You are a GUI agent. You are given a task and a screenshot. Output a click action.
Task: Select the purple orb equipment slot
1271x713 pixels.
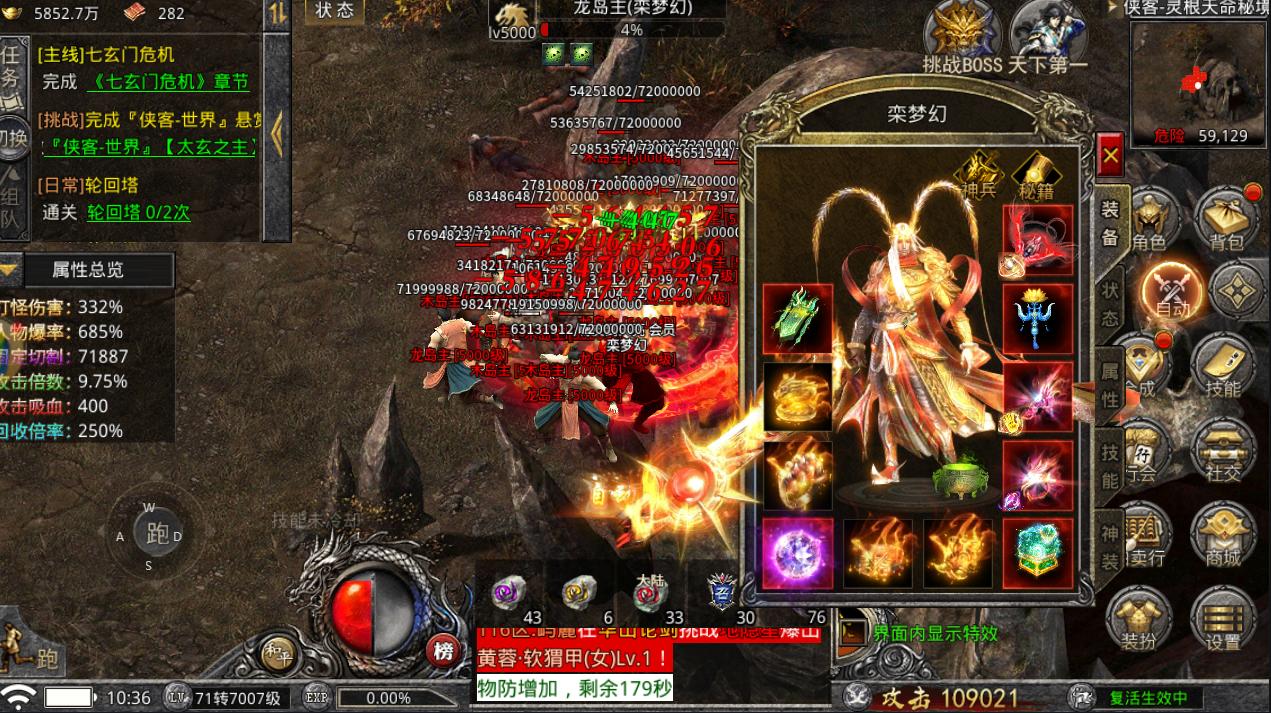point(798,553)
